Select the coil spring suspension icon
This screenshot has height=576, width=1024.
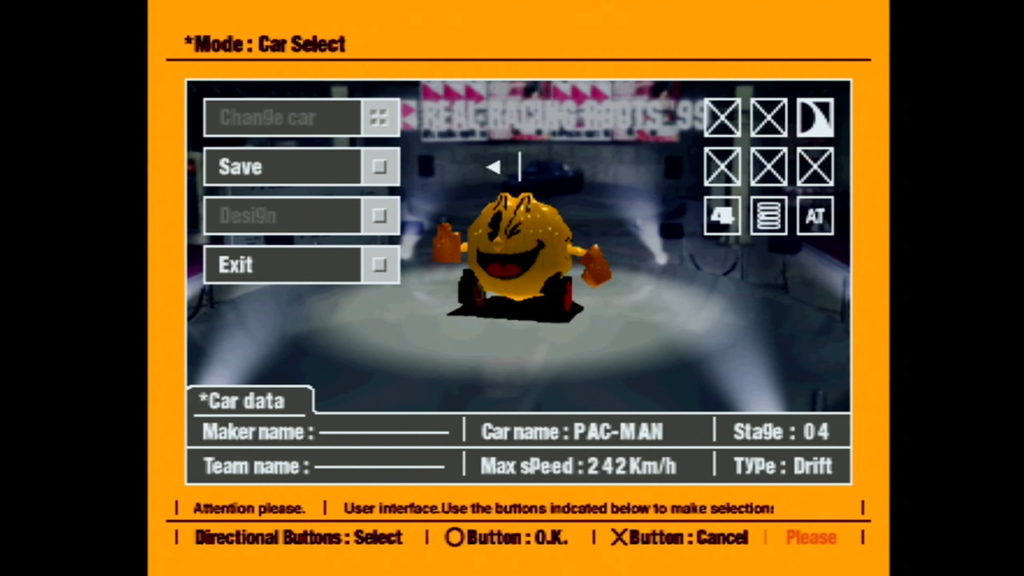768,216
